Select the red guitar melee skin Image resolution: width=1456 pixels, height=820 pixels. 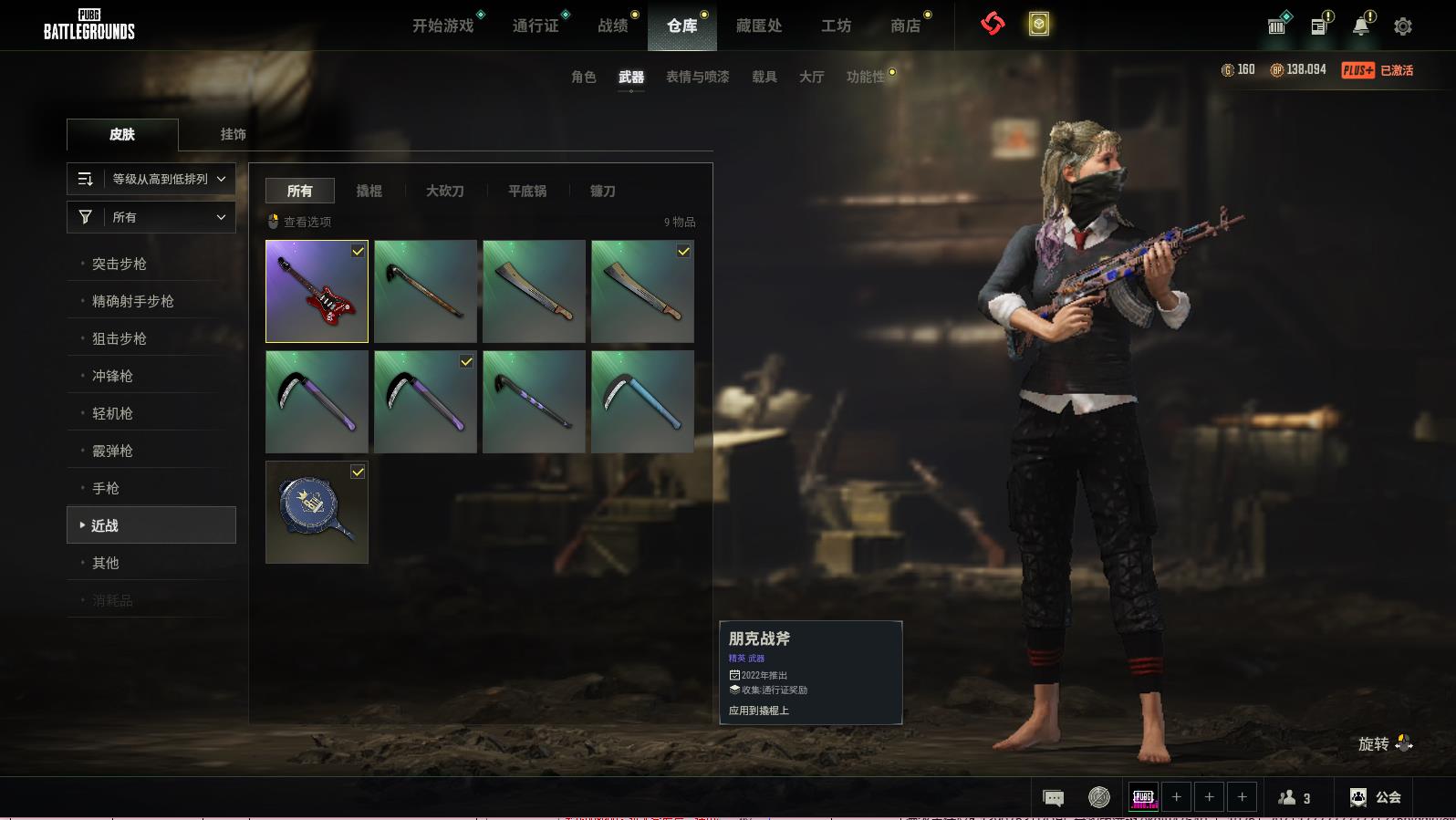[317, 292]
